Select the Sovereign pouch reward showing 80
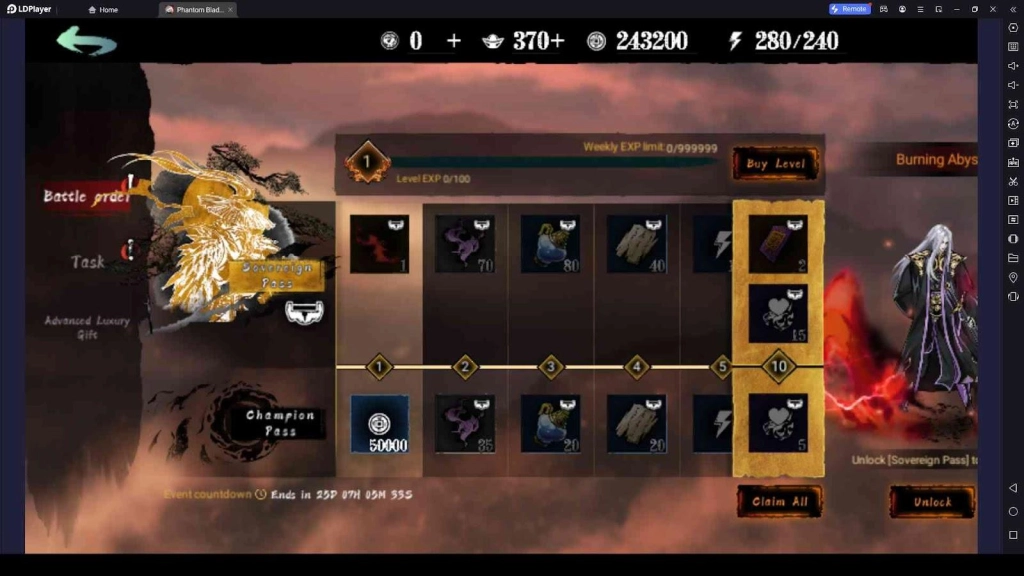 (x=550, y=244)
